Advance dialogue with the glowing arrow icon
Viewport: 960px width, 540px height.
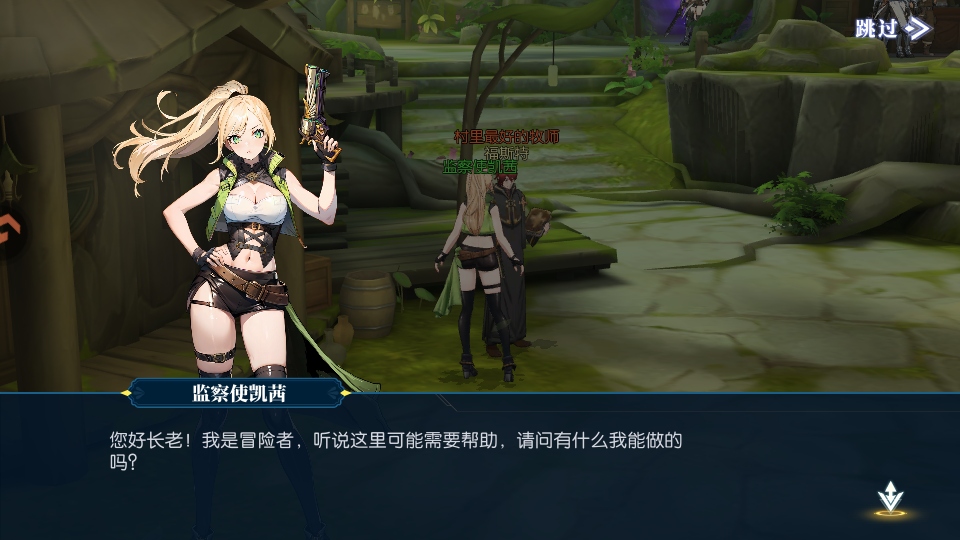889,497
